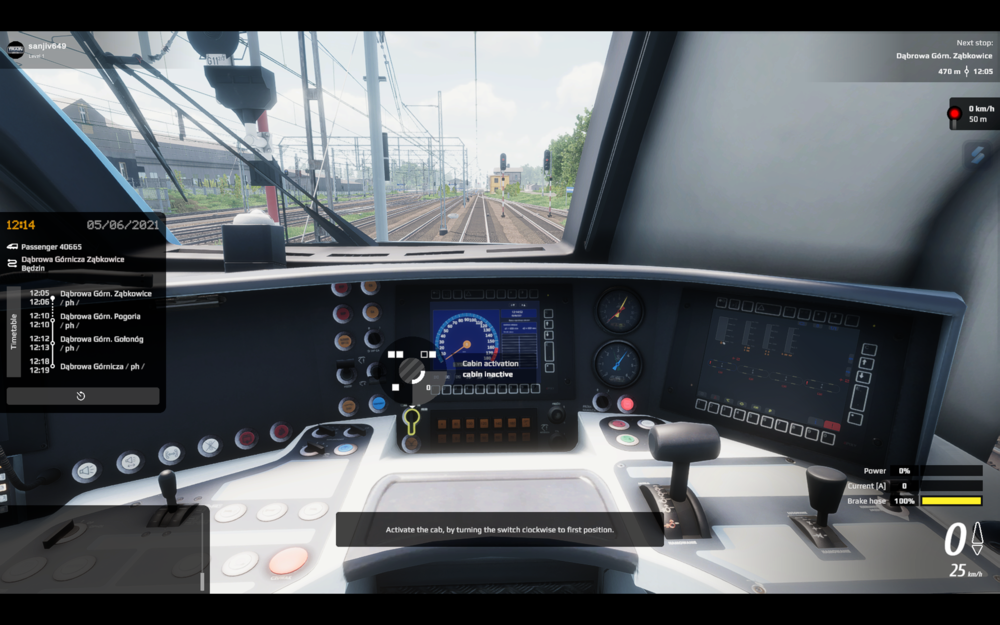The height and width of the screenshot is (625, 1000).
Task: Open the sanjiv649 player profile avatar
Action: click(16, 49)
